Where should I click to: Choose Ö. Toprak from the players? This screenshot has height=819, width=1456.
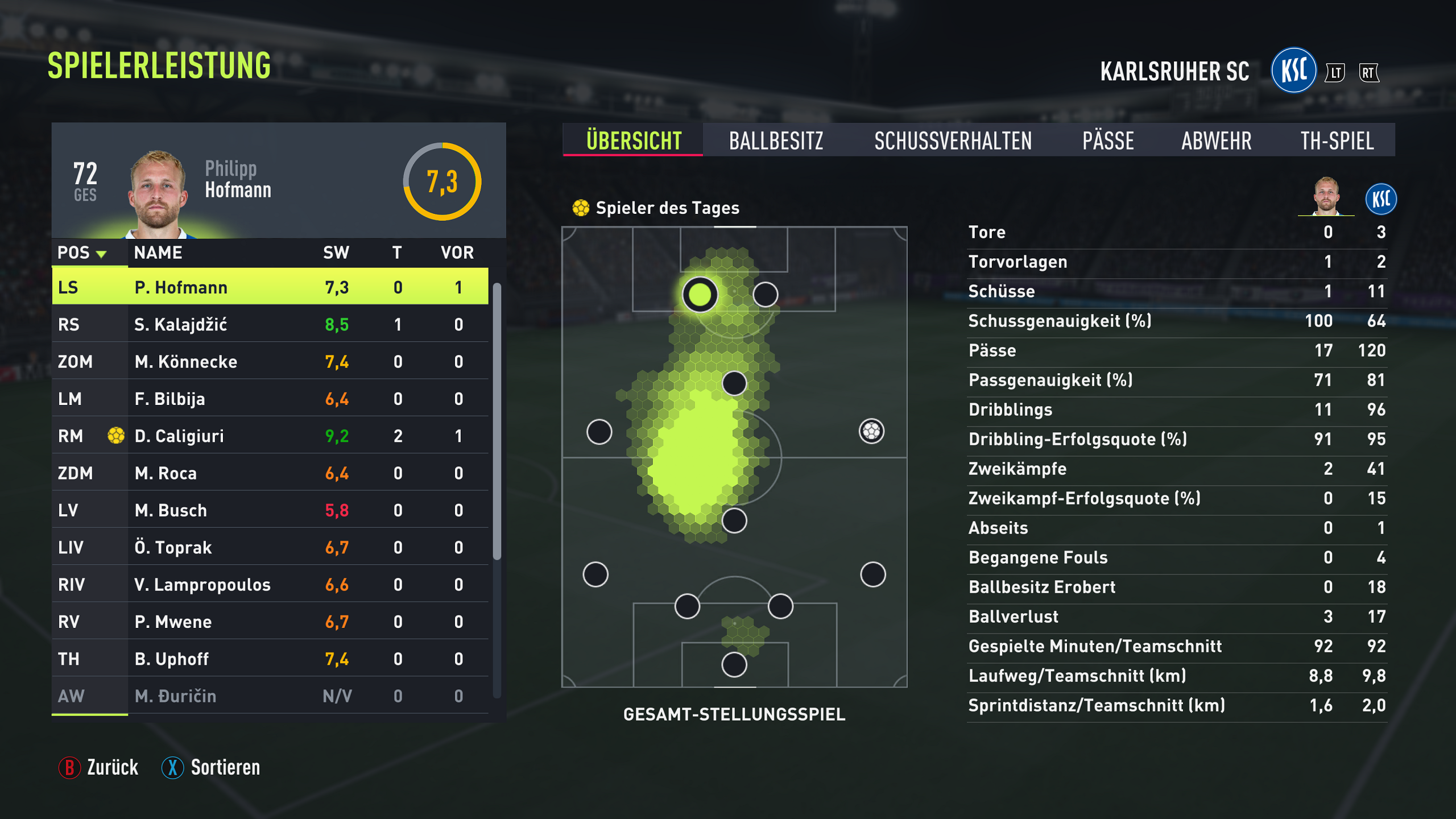point(270,548)
